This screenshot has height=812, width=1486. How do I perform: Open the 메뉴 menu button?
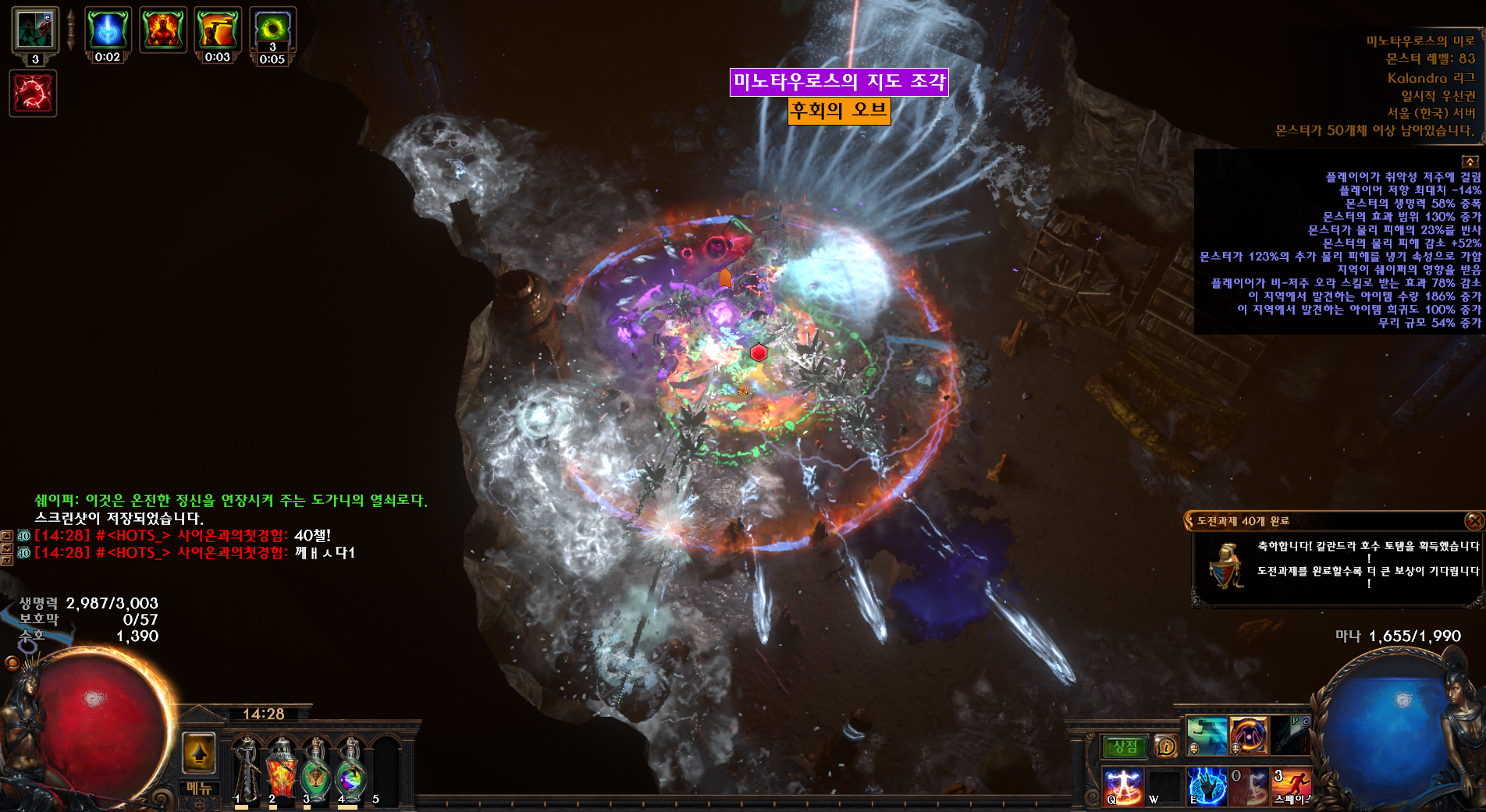pyautogui.click(x=199, y=789)
